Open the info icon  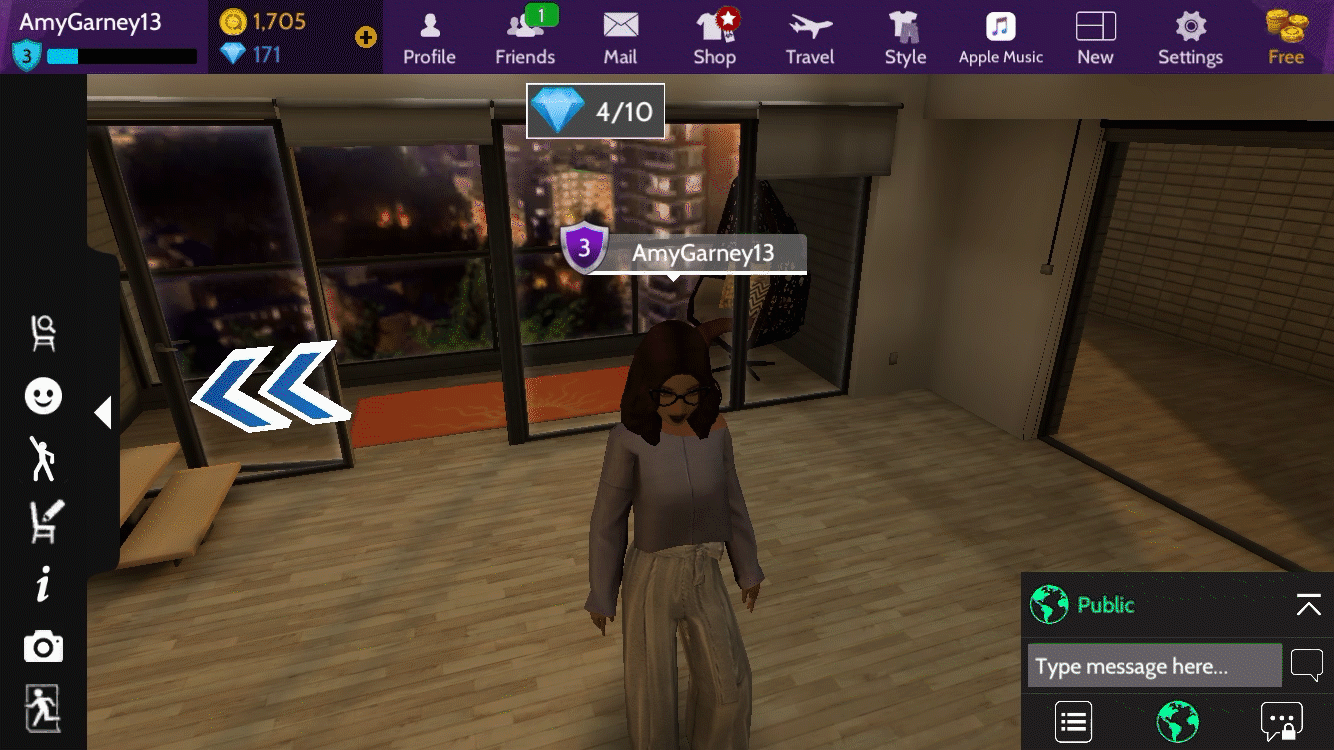43,585
